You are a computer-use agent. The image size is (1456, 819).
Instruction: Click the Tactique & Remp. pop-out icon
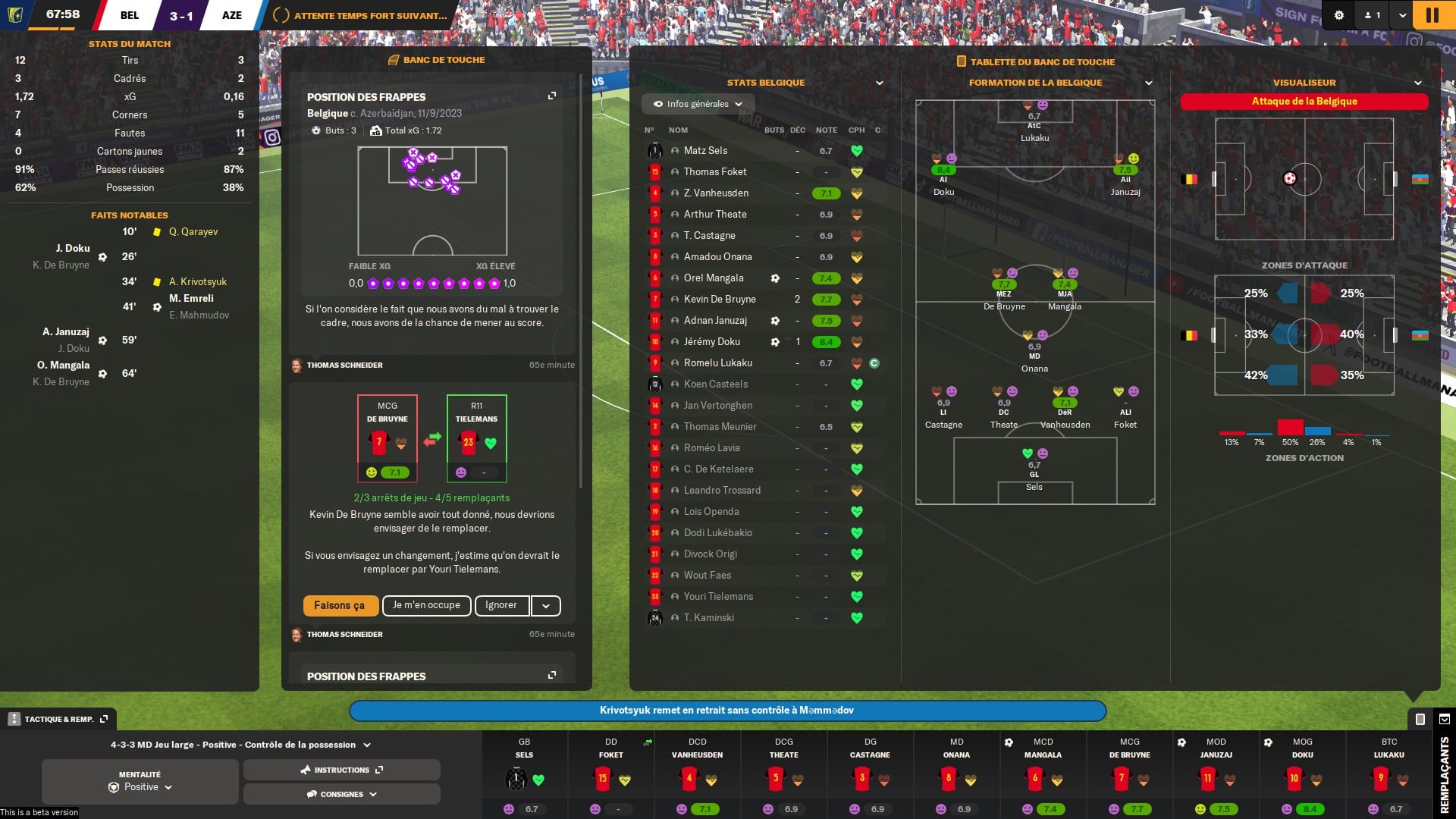(105, 718)
